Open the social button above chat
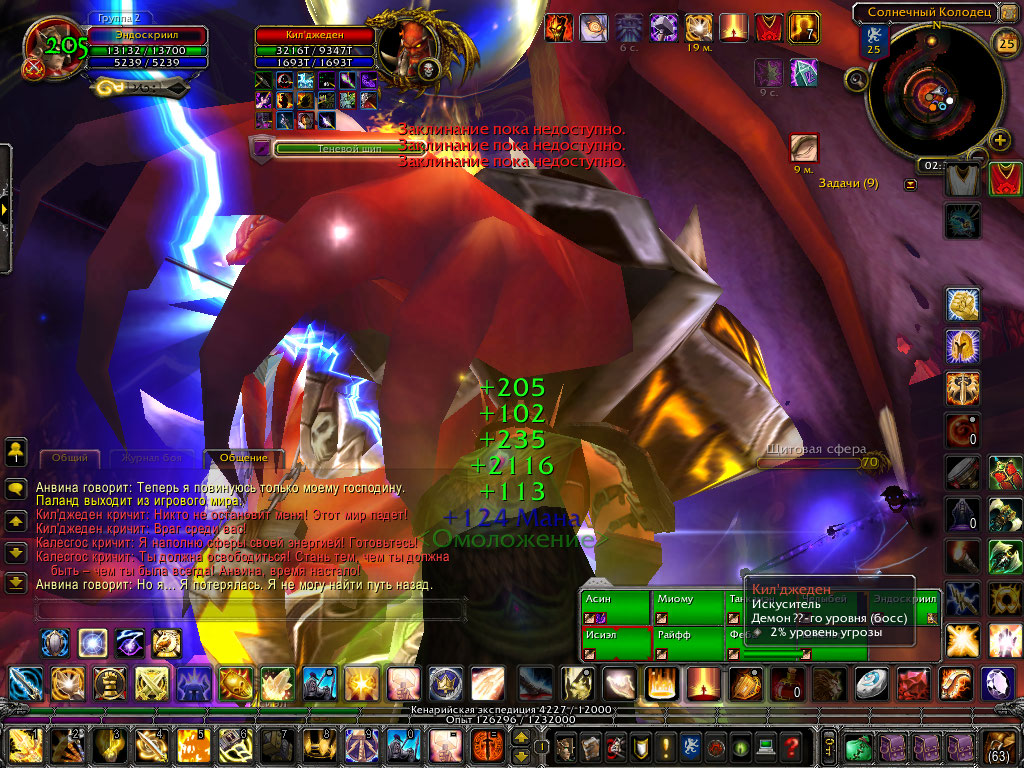 (x=16, y=451)
